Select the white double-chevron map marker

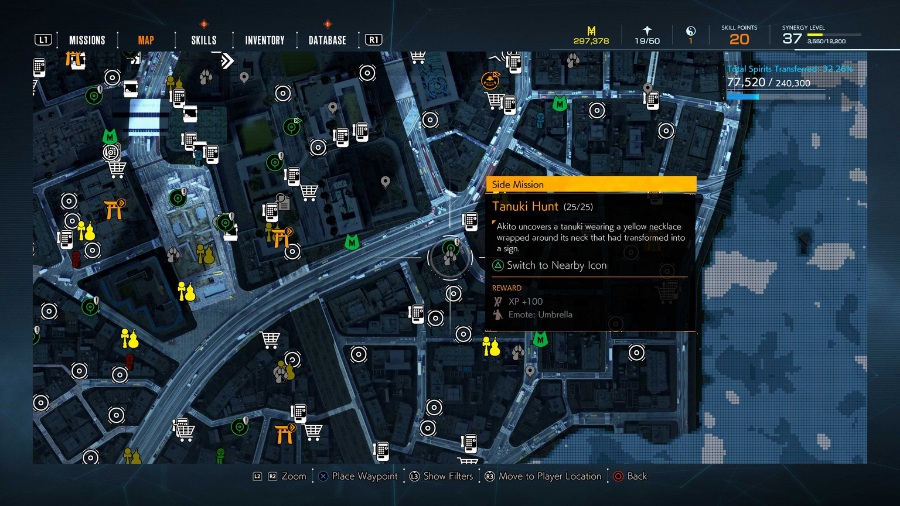pyautogui.click(x=227, y=61)
